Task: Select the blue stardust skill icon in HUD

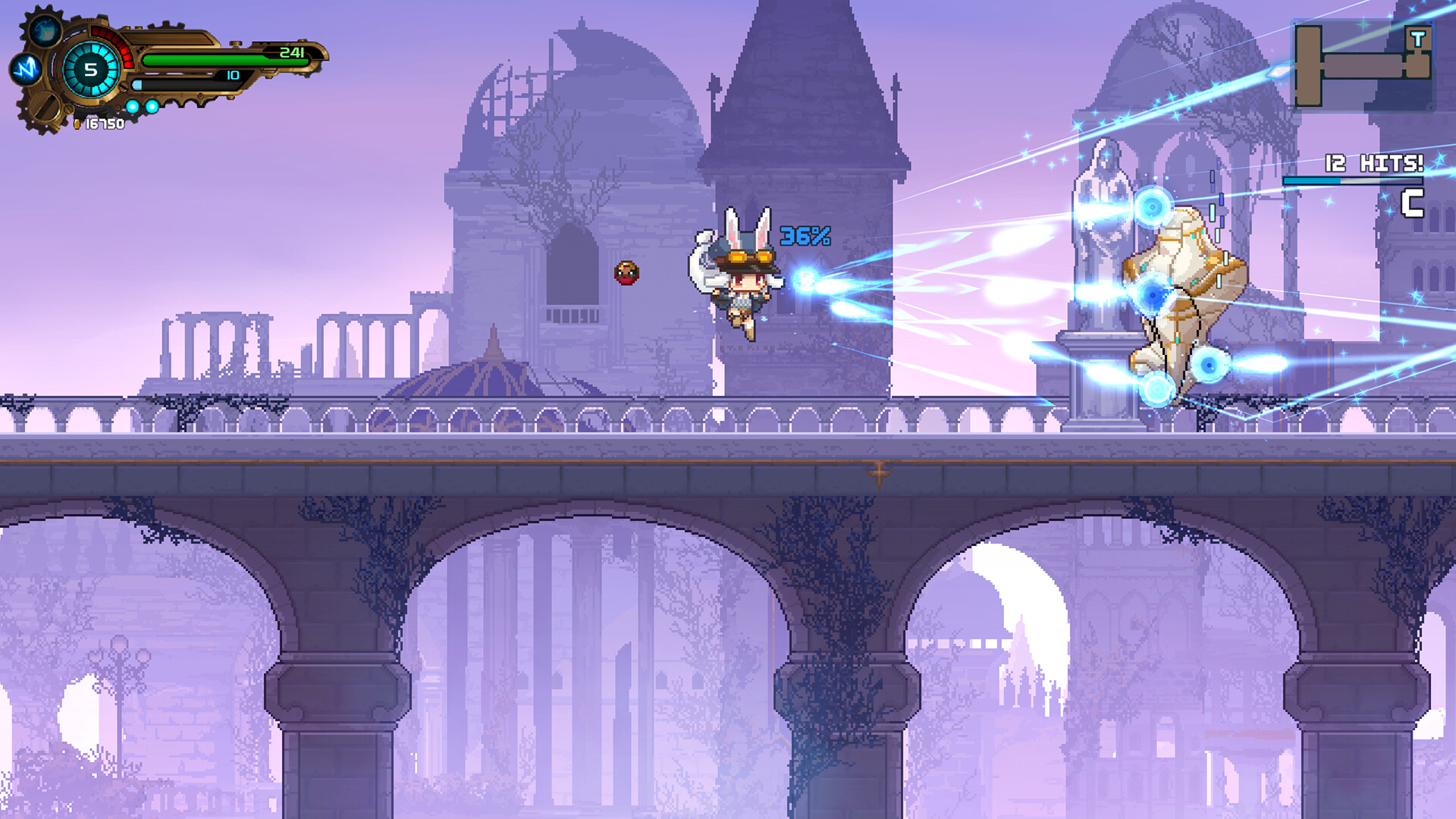Action: pyautogui.click(x=44, y=30)
